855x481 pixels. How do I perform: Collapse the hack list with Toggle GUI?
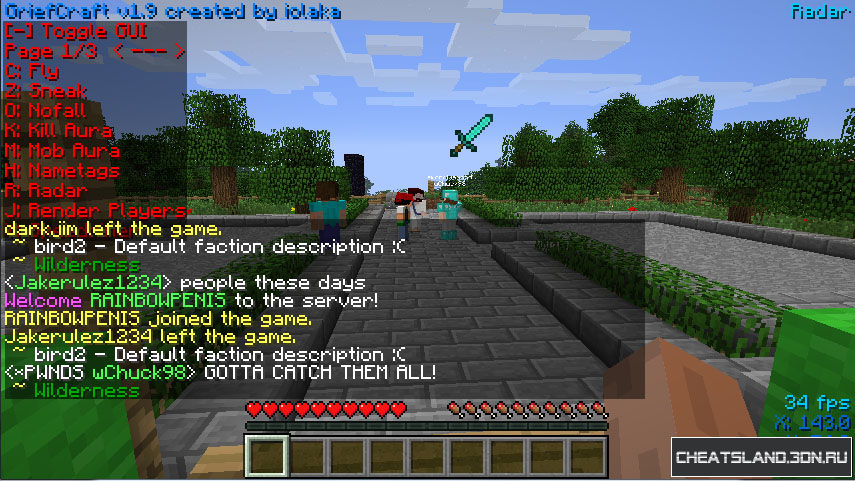pyautogui.click(x=75, y=31)
